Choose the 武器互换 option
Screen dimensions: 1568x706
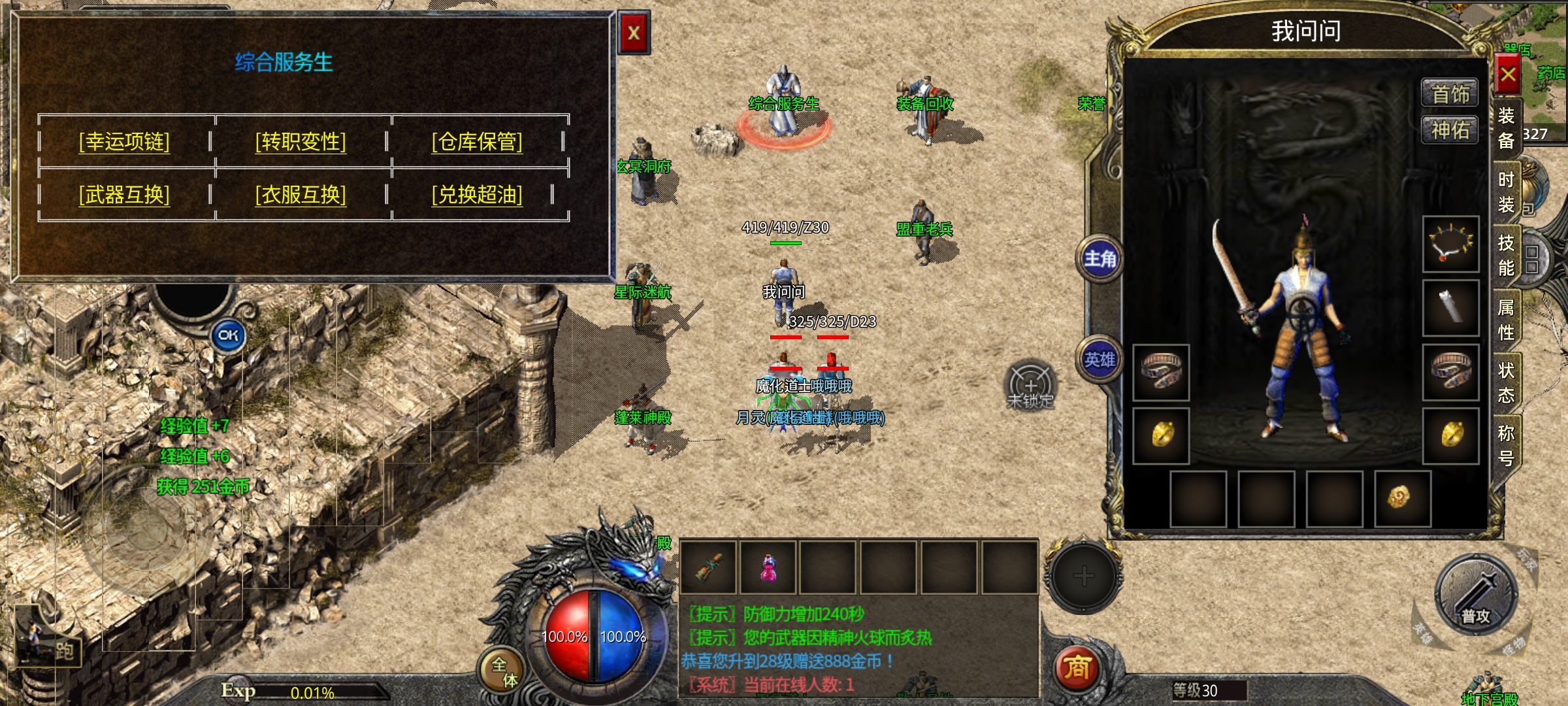124,194
